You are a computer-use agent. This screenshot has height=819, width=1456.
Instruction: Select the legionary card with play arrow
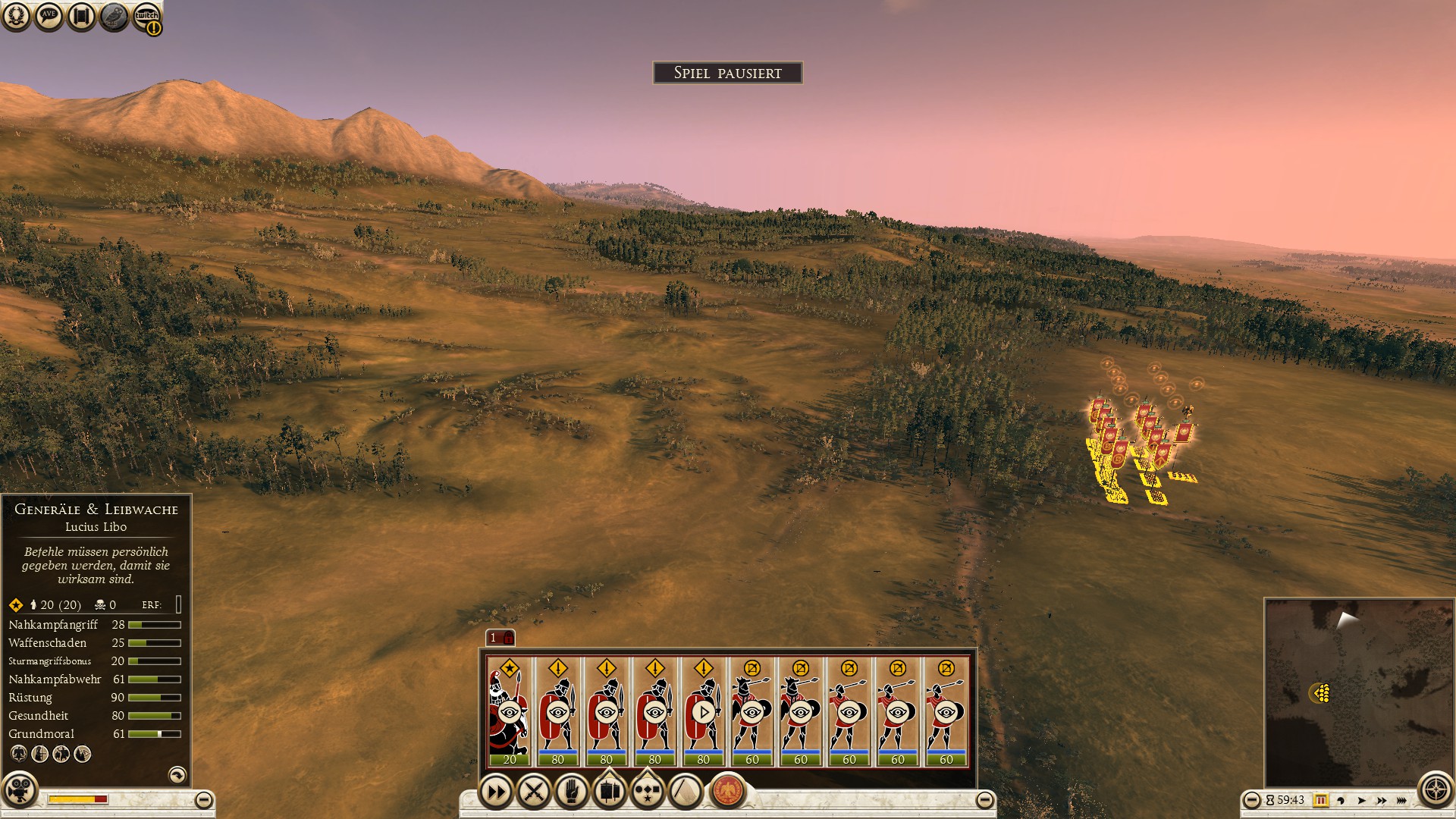point(703,711)
